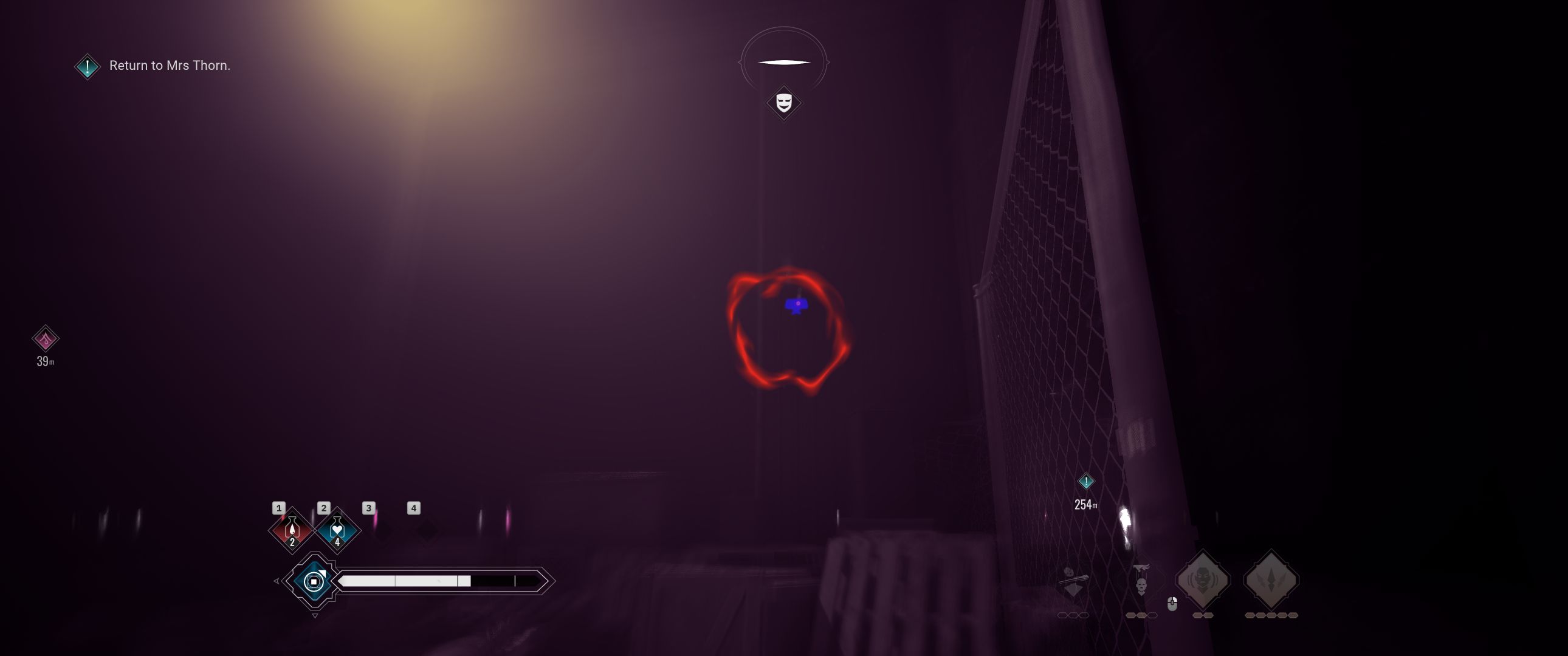Image resolution: width=1568 pixels, height=656 pixels.
Task: Click the eye-shaped detection indicator at top center
Action: tap(784, 61)
